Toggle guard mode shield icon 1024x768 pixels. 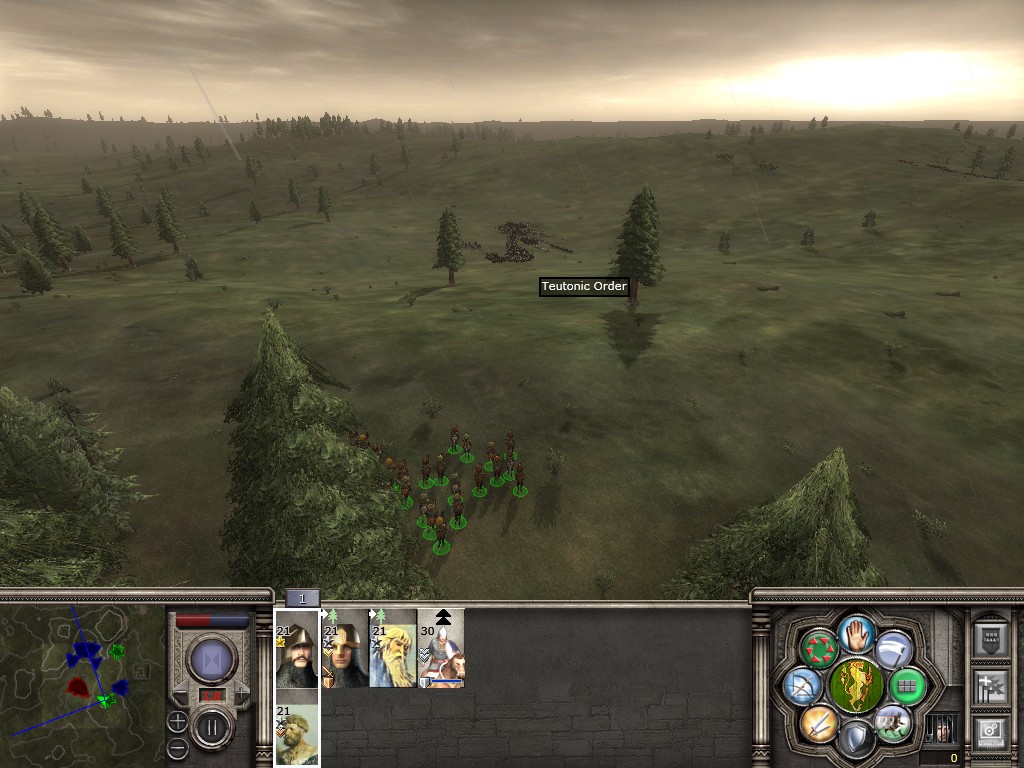pos(856,739)
